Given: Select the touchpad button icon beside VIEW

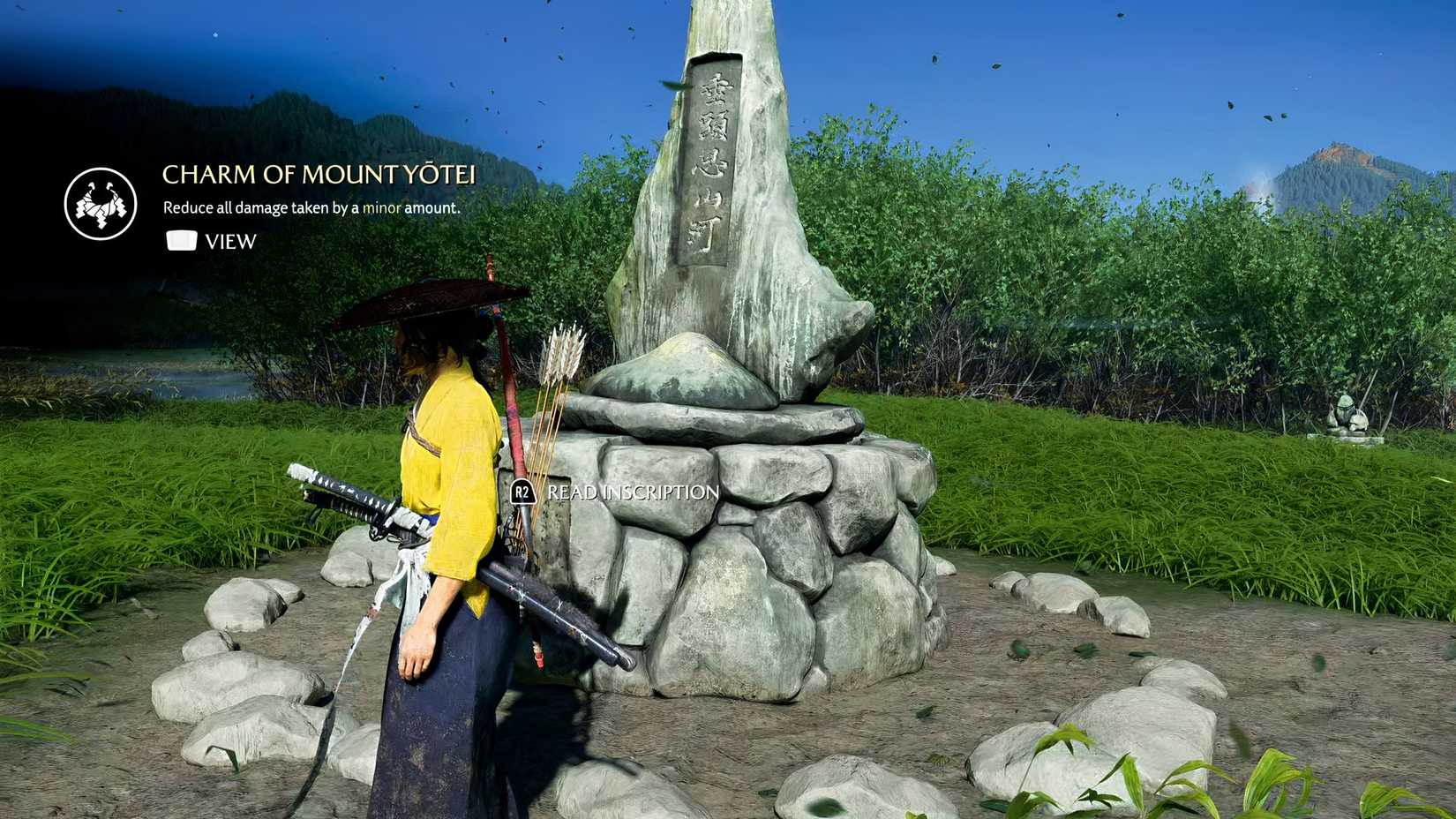Looking at the screenshot, I should [x=181, y=239].
